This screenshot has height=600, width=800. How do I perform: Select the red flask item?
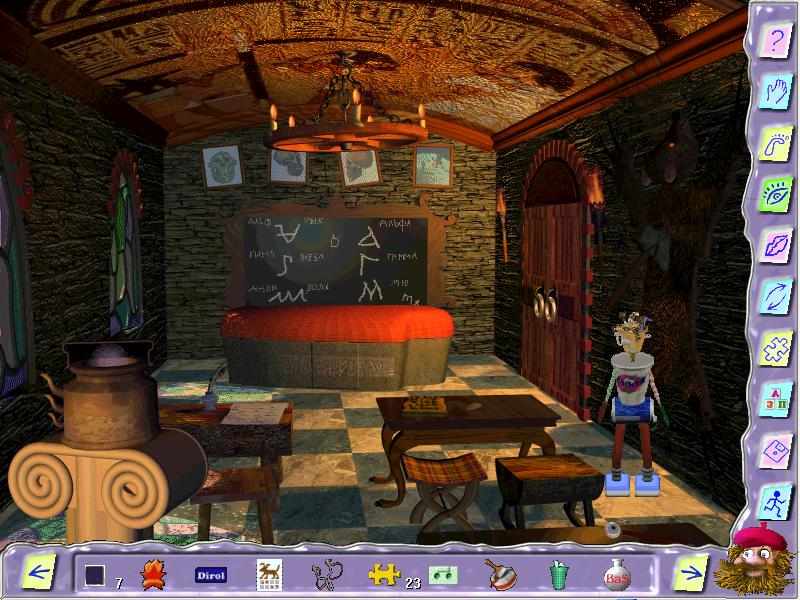[615, 574]
